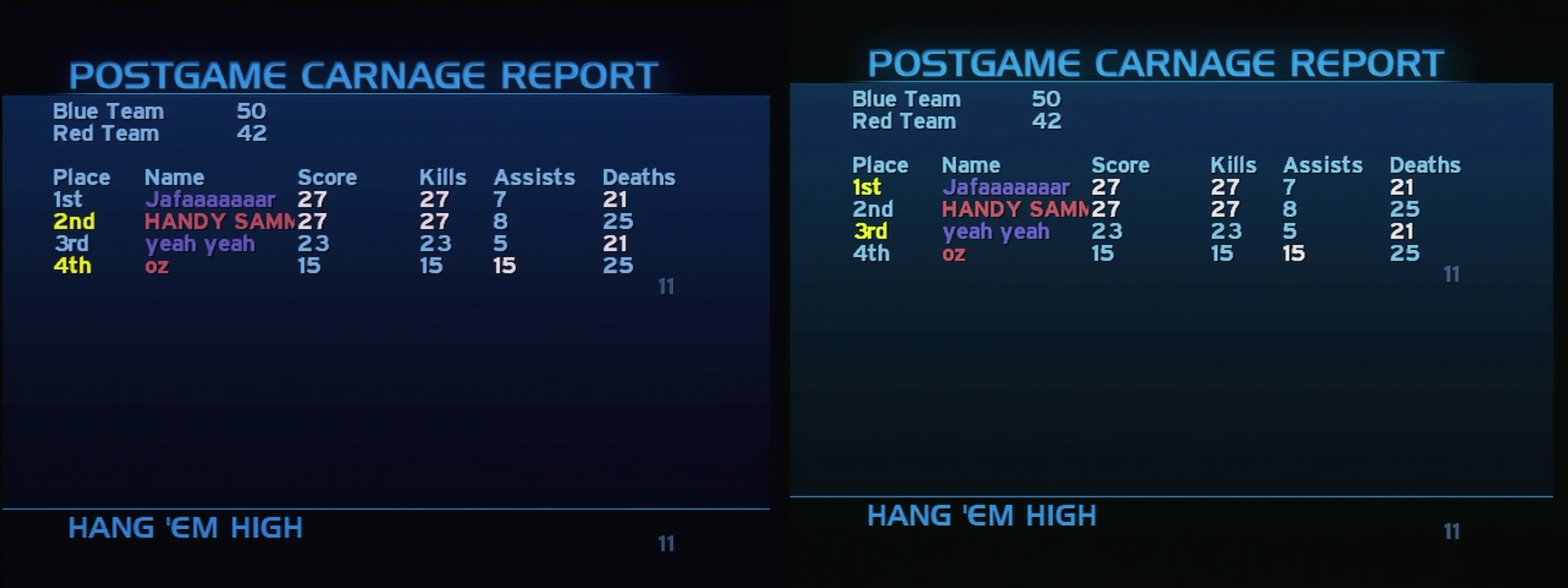This screenshot has width=1568, height=588.
Task: Click the Kills column header
Action: [x=443, y=176]
